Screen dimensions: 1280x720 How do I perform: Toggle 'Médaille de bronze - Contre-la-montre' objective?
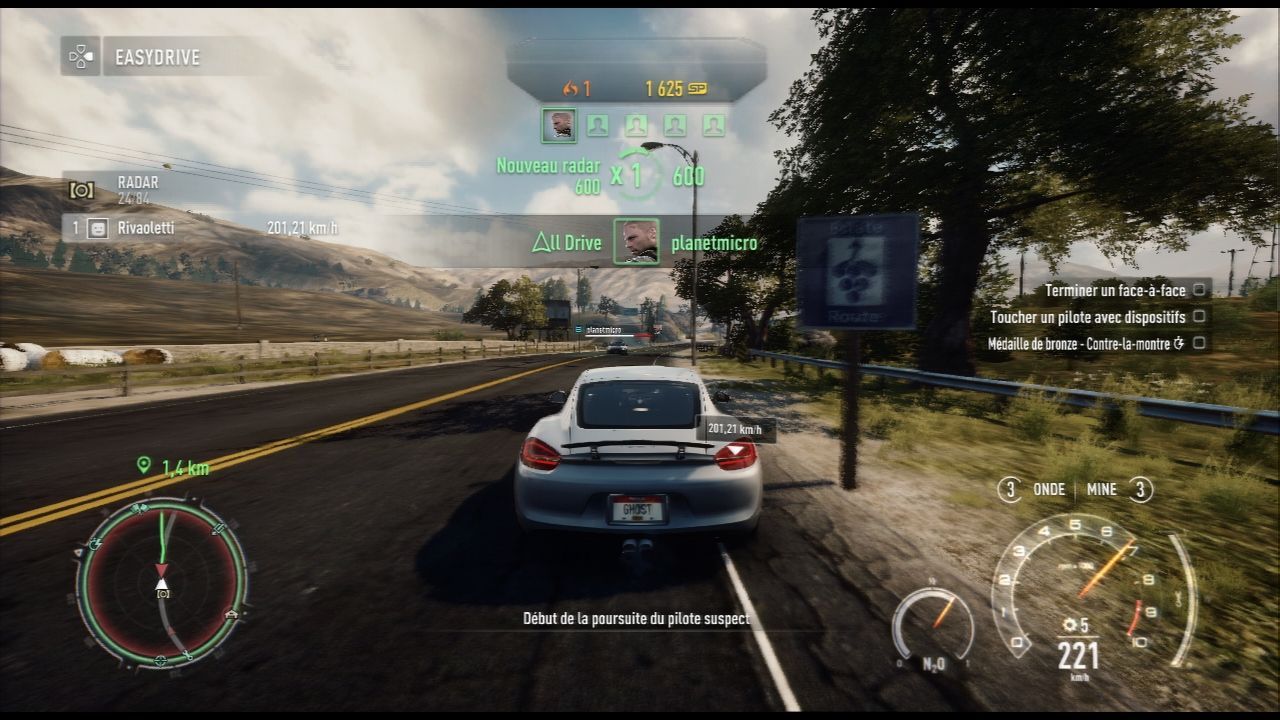1198,343
